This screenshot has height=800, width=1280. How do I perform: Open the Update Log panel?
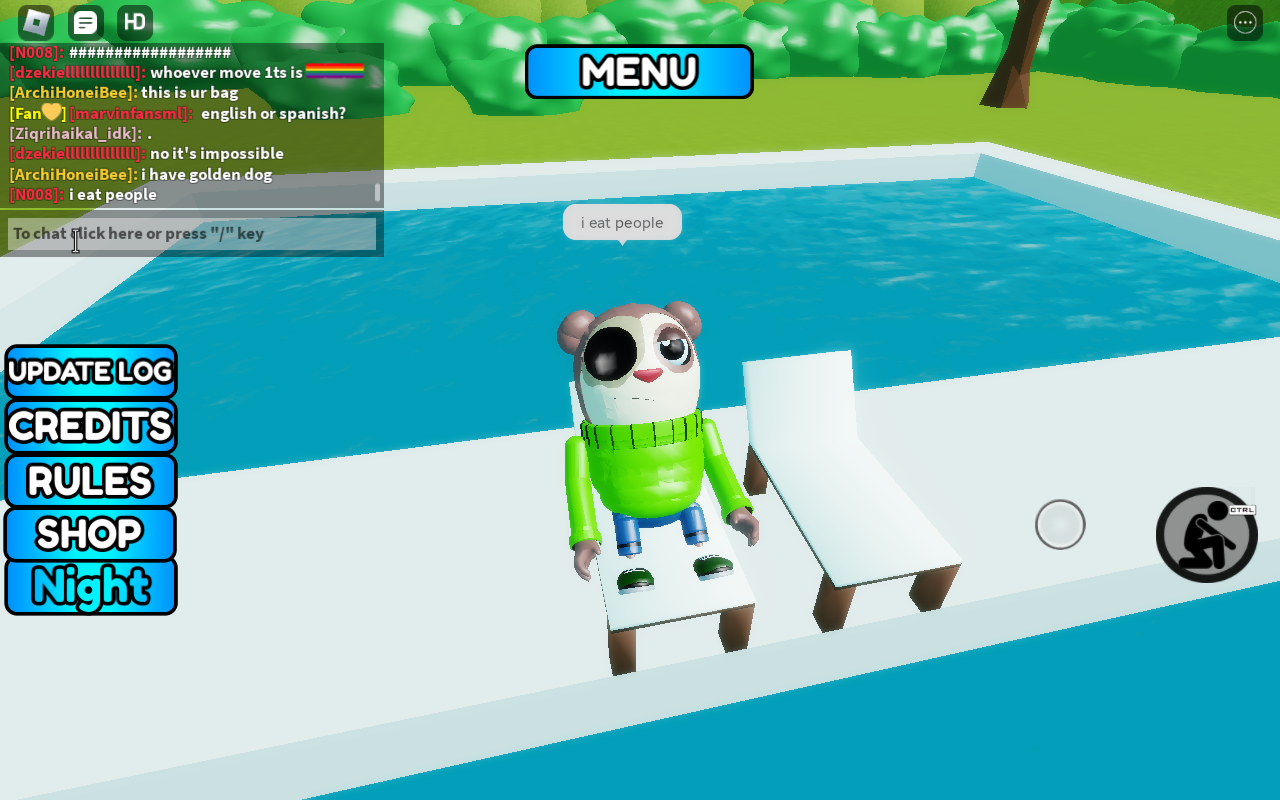tap(91, 372)
